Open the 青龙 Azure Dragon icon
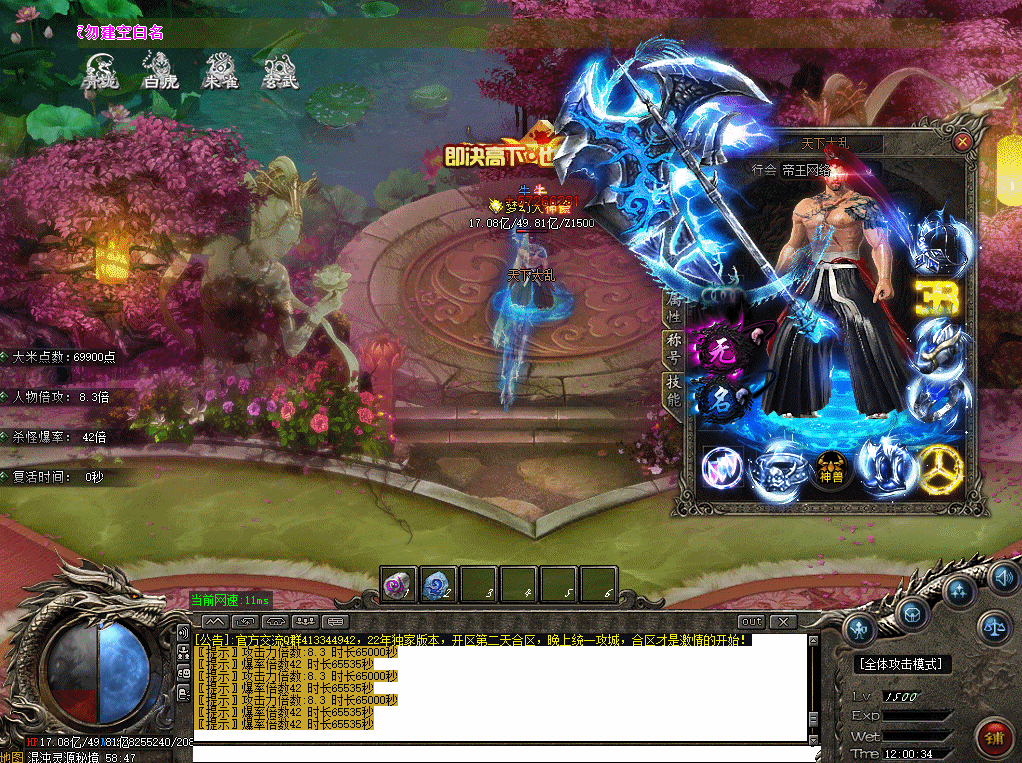 (100, 70)
